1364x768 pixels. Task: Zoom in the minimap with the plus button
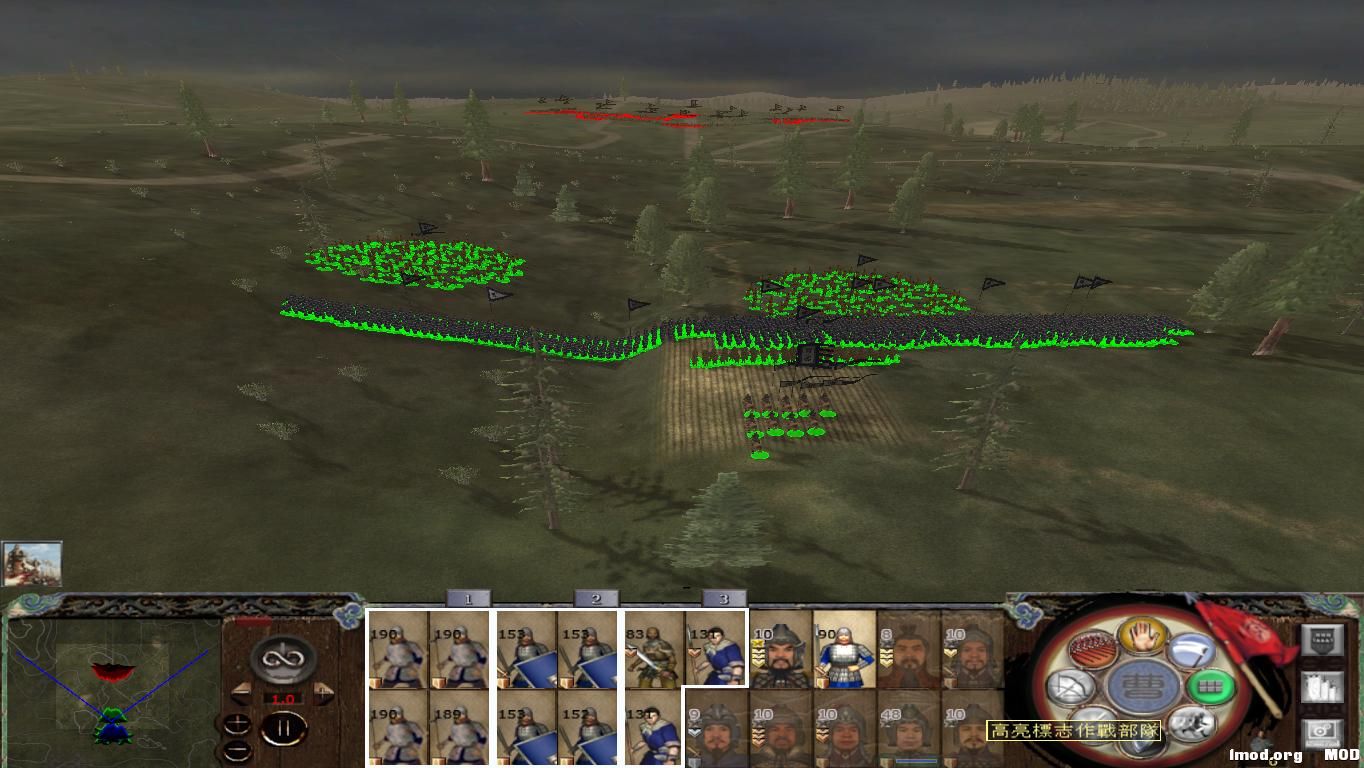(x=237, y=723)
